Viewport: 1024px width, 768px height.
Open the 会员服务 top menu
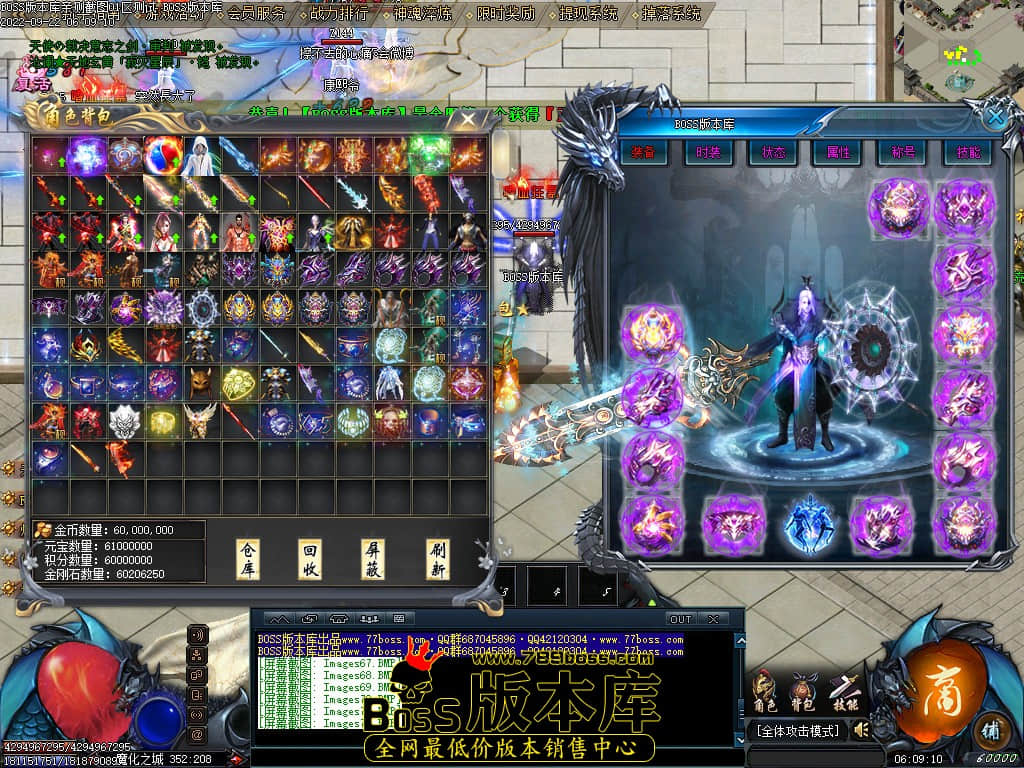256,14
